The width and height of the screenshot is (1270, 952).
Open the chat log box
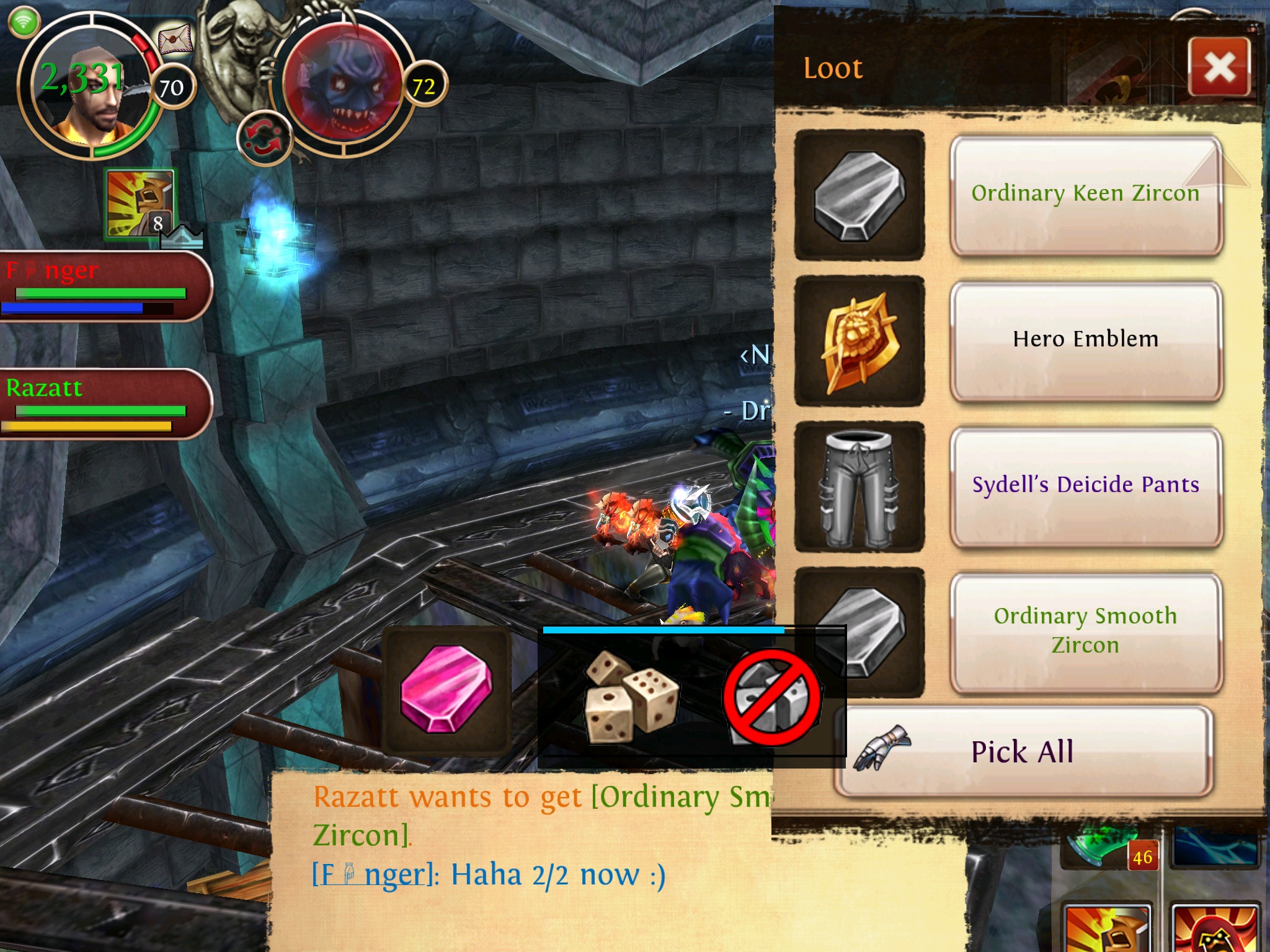pyautogui.click(x=521, y=862)
